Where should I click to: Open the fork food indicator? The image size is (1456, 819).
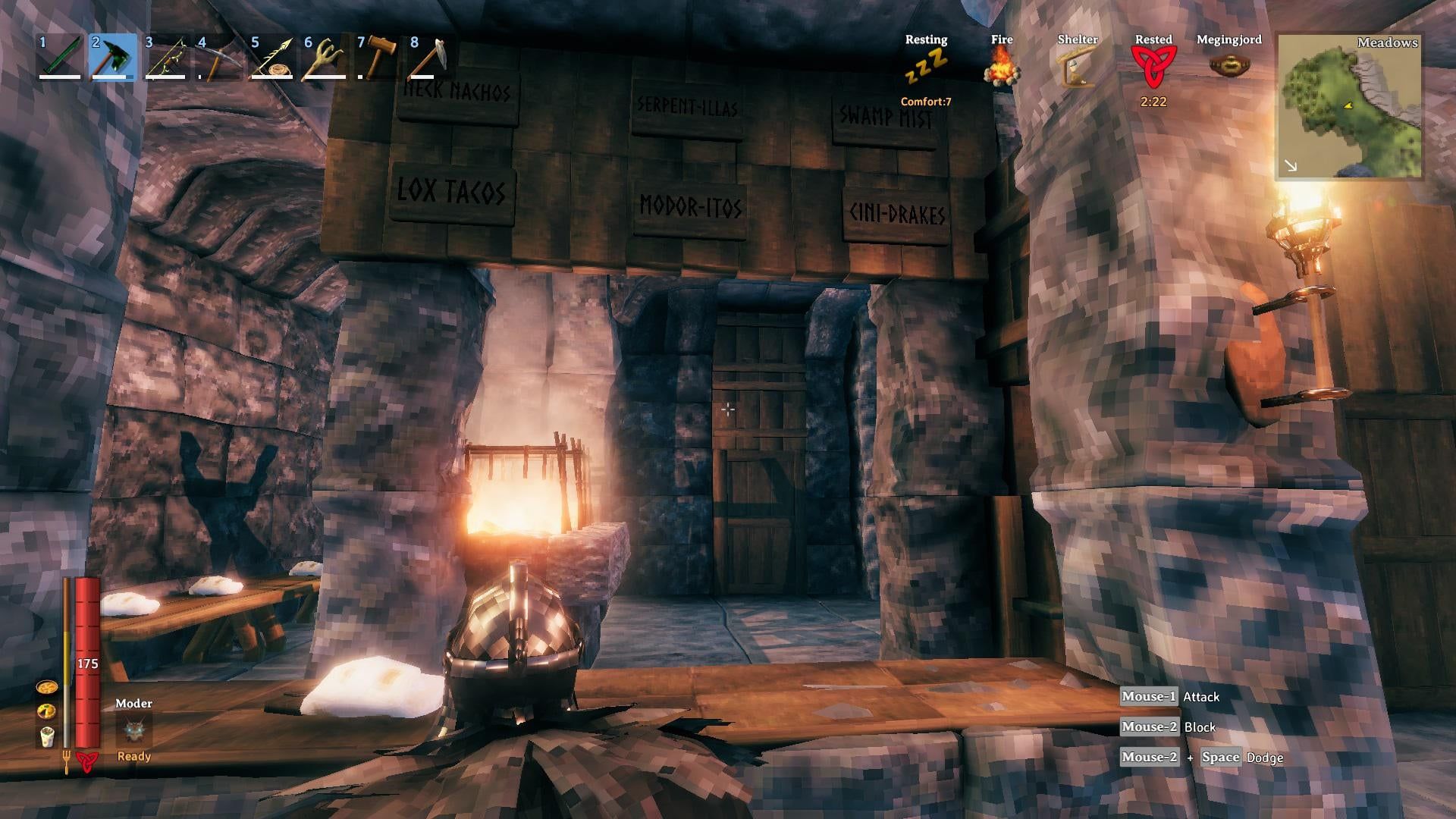click(67, 757)
